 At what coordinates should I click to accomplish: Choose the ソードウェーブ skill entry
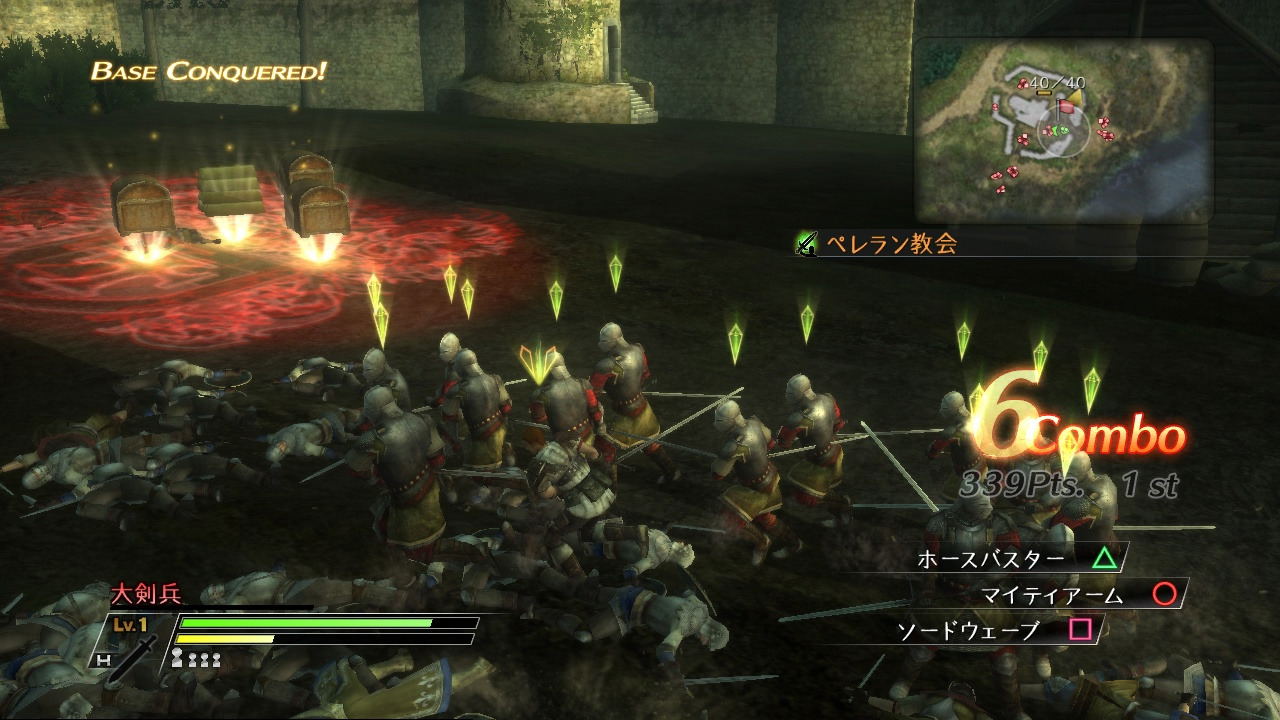pyautogui.click(x=996, y=631)
